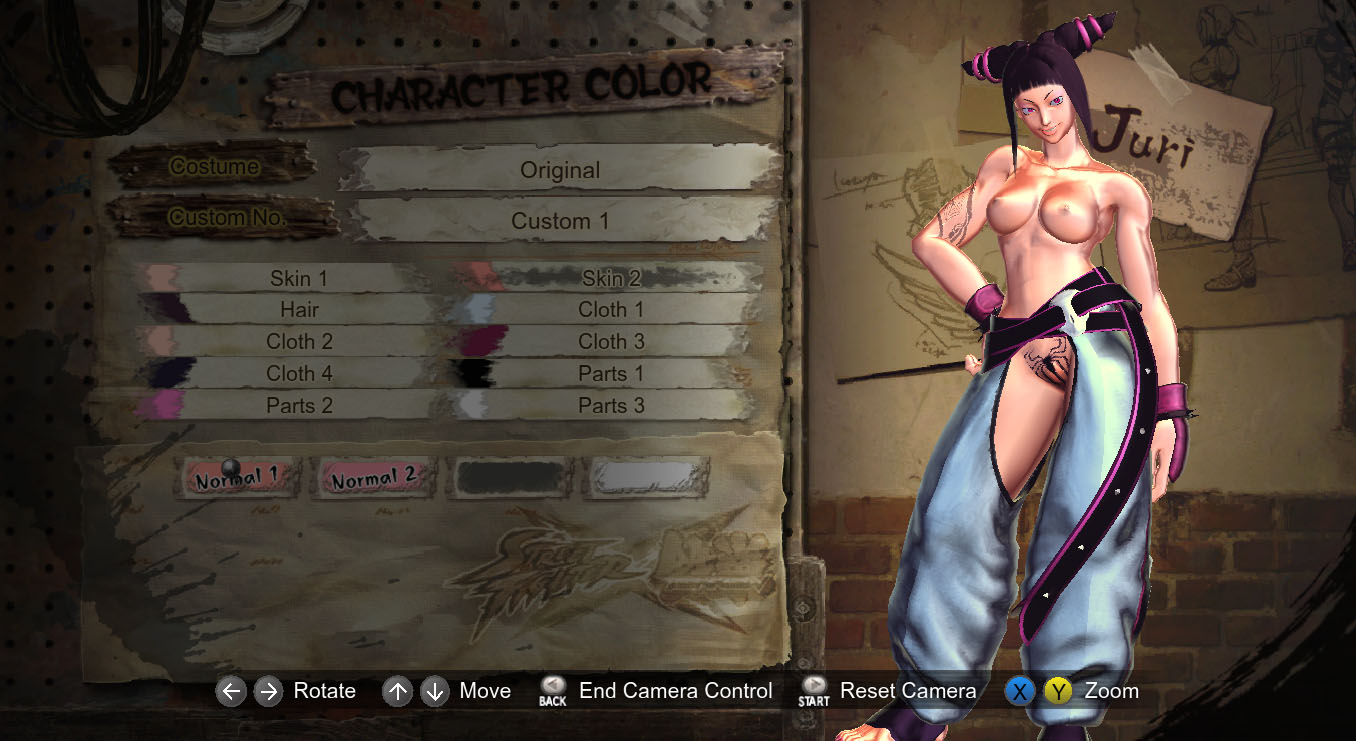The height and width of the screenshot is (741, 1356).
Task: Open the Hair color entry
Action: pyautogui.click(x=298, y=310)
